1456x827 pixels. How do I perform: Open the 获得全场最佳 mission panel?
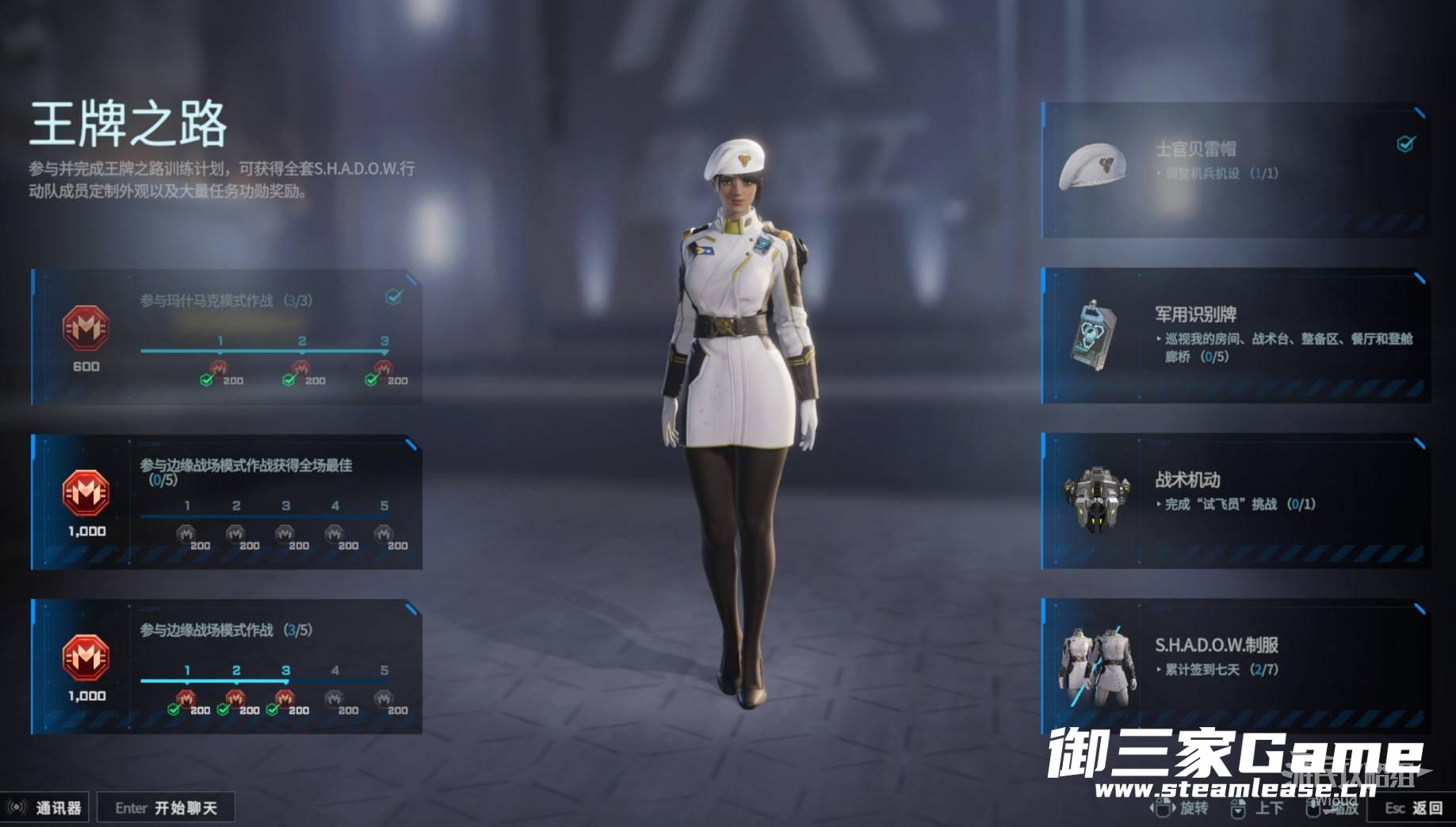(x=227, y=501)
